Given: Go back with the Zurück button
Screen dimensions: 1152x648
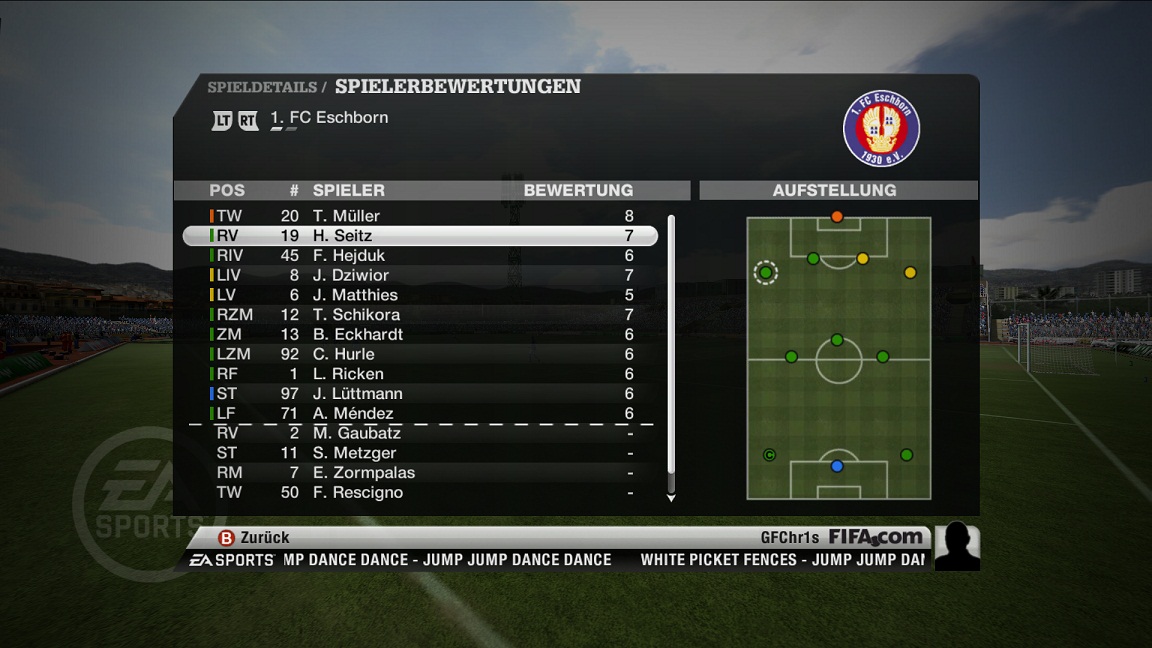Looking at the screenshot, I should [254, 538].
